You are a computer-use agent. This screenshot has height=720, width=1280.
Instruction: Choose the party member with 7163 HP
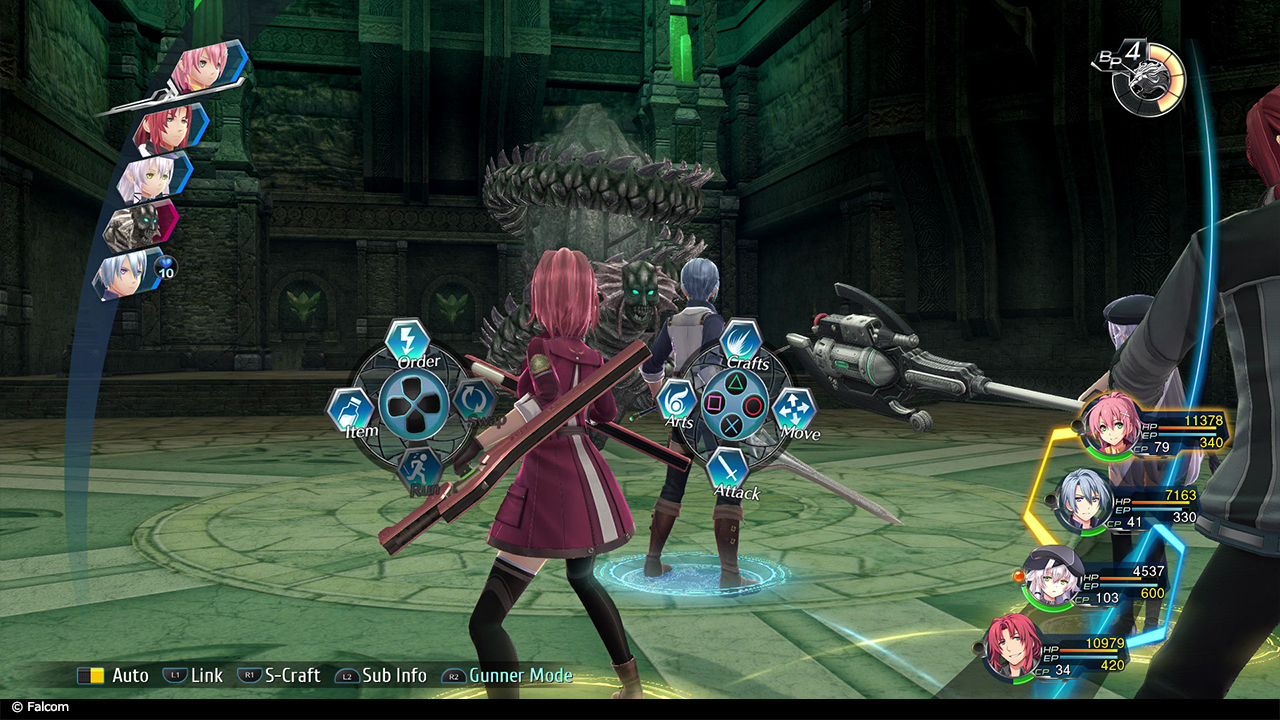click(1084, 498)
